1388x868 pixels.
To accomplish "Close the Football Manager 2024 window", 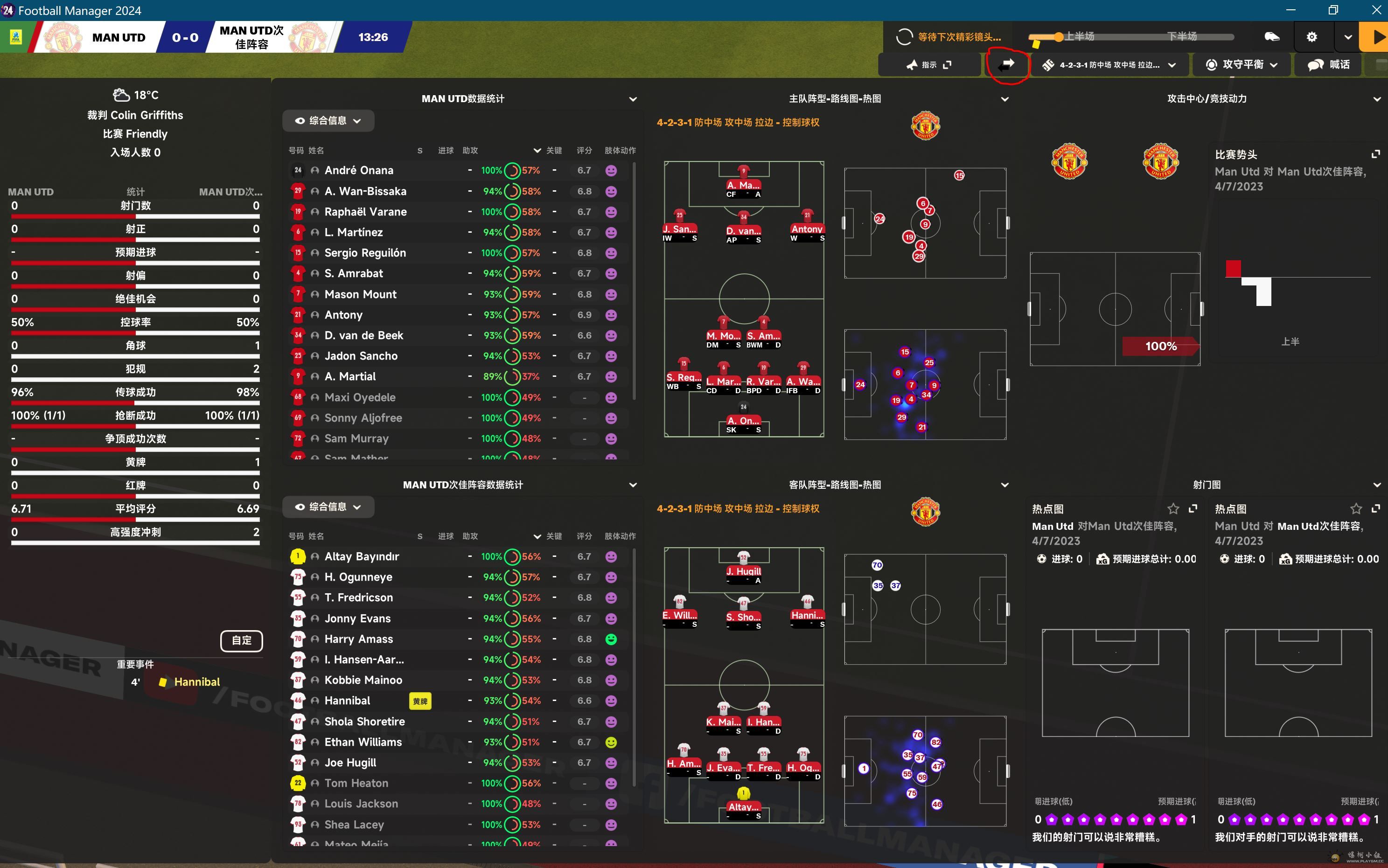I will [x=1376, y=10].
